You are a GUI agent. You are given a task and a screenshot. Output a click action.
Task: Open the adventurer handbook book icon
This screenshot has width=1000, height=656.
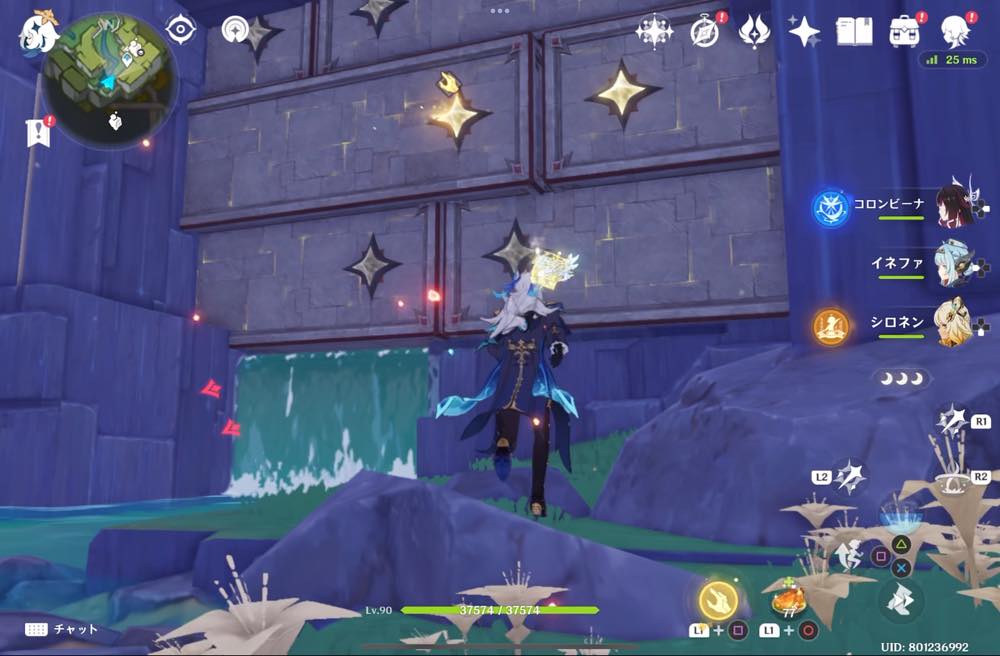[854, 32]
